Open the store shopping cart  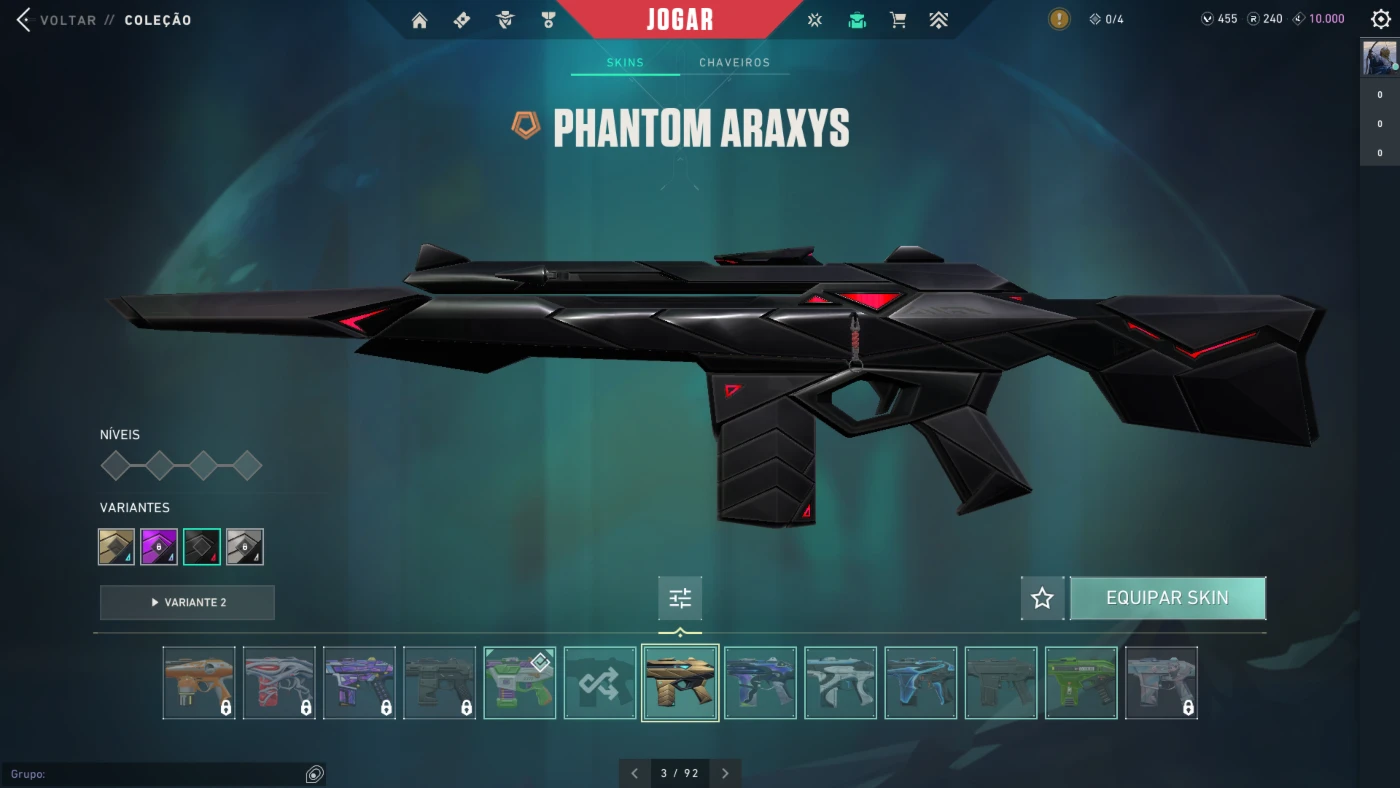tap(898, 20)
